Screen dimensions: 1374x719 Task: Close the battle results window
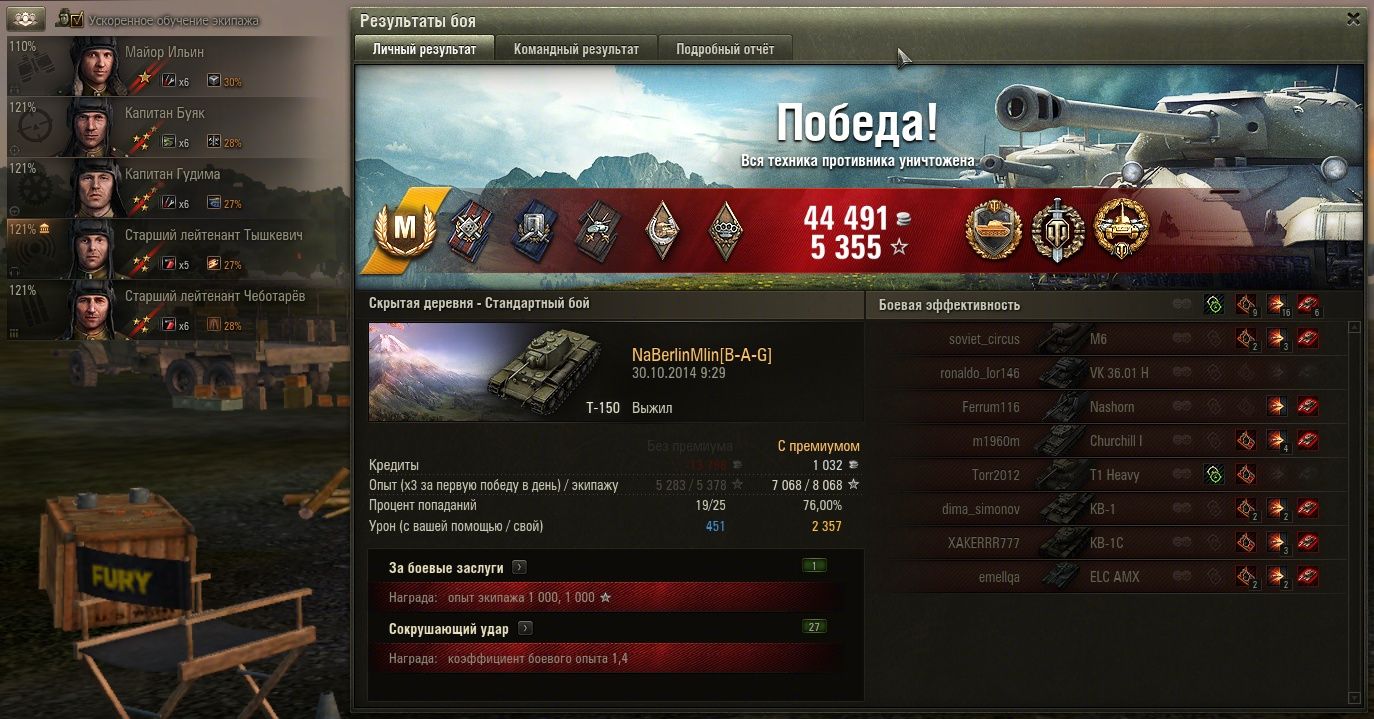pyautogui.click(x=1353, y=19)
